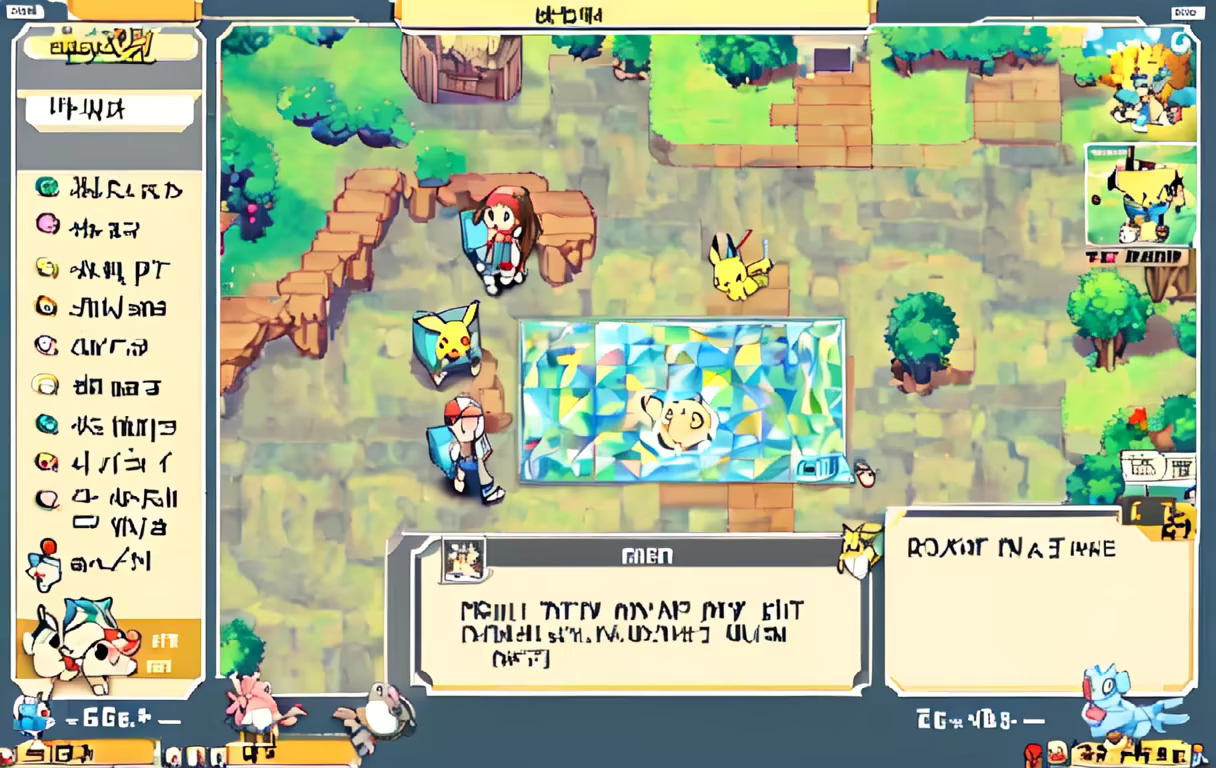Select the list entry with the orange circle
Viewport: 1216px width, 768px height.
110,307
